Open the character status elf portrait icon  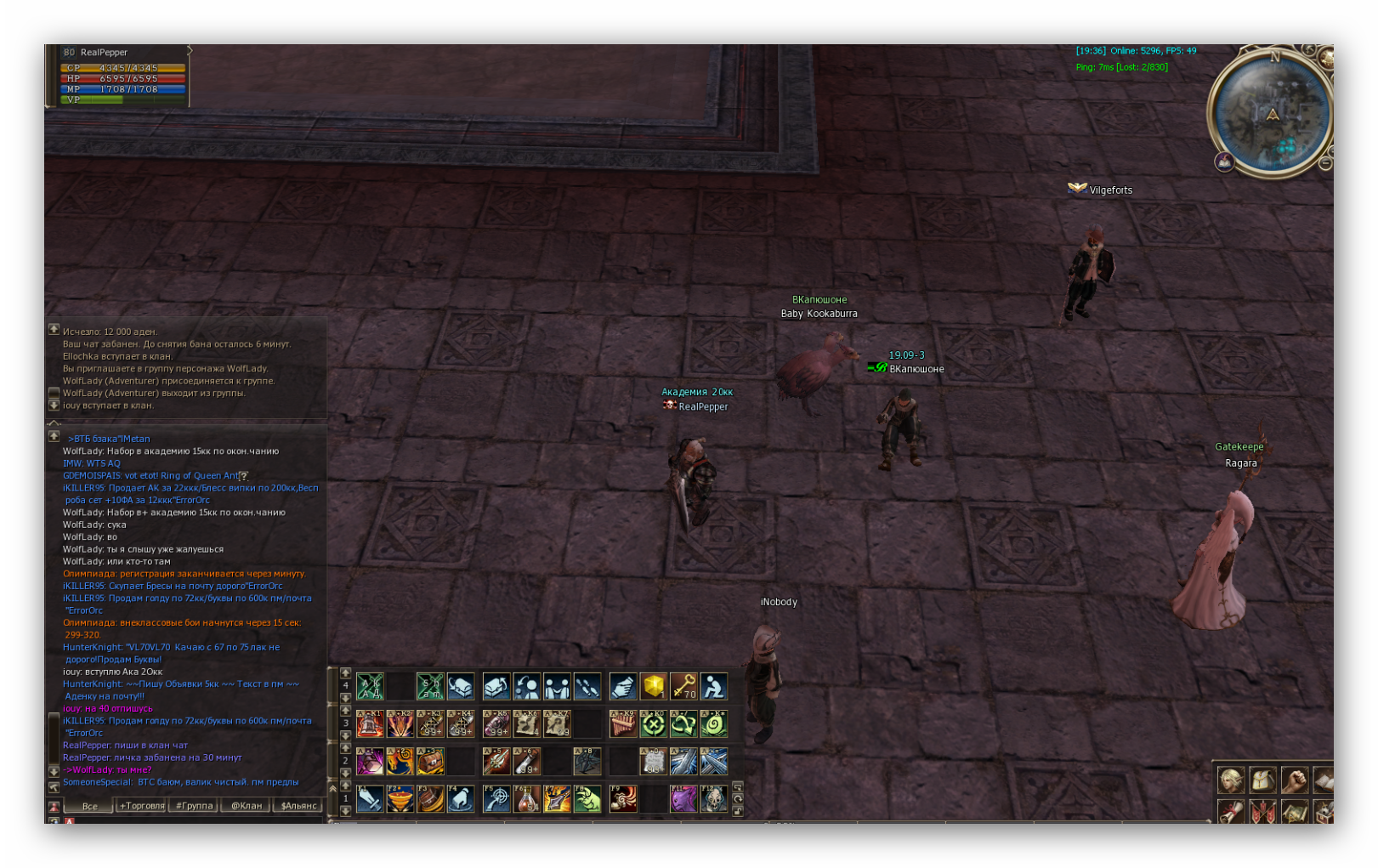pyautogui.click(x=1230, y=779)
